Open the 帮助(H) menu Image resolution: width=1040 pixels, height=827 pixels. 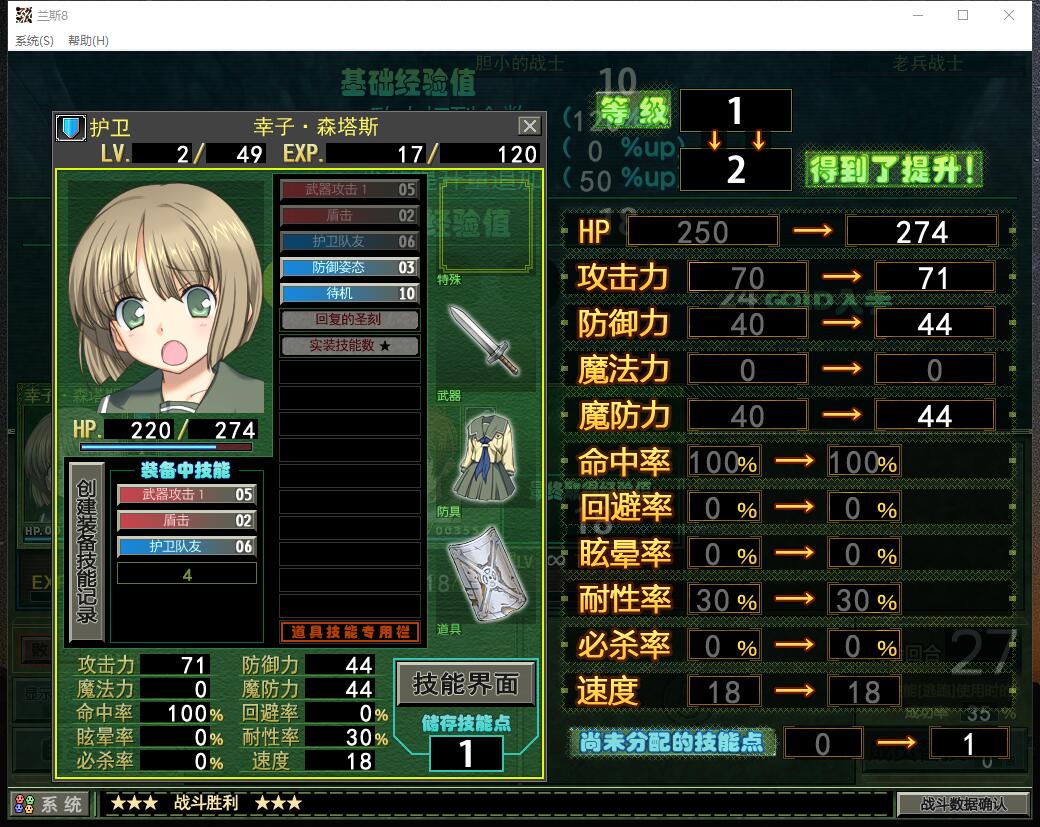pyautogui.click(x=88, y=41)
